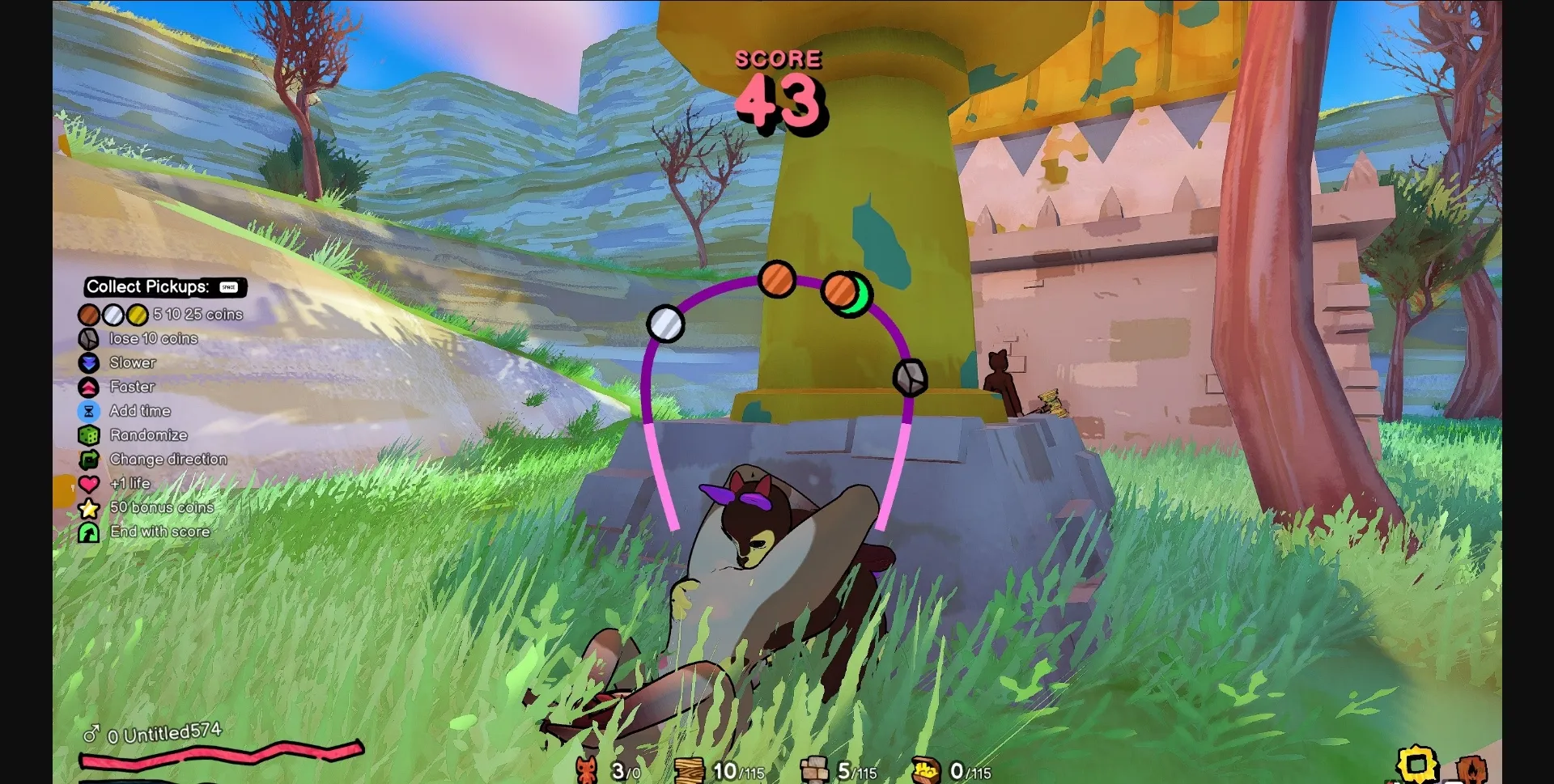Select the treasure chest counter icon
The image size is (1554, 784).
click(x=925, y=770)
